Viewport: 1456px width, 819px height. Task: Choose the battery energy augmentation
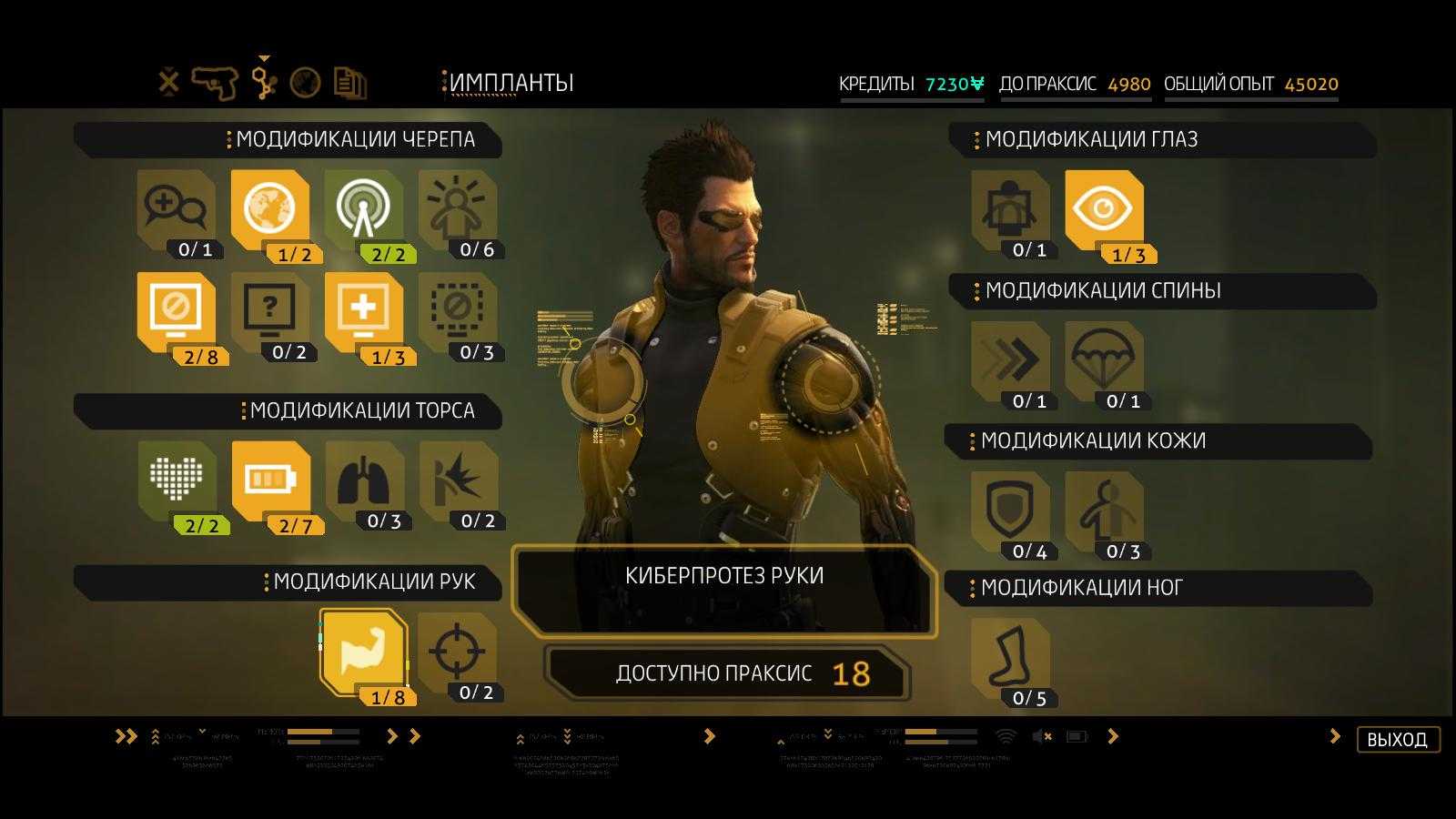click(270, 481)
